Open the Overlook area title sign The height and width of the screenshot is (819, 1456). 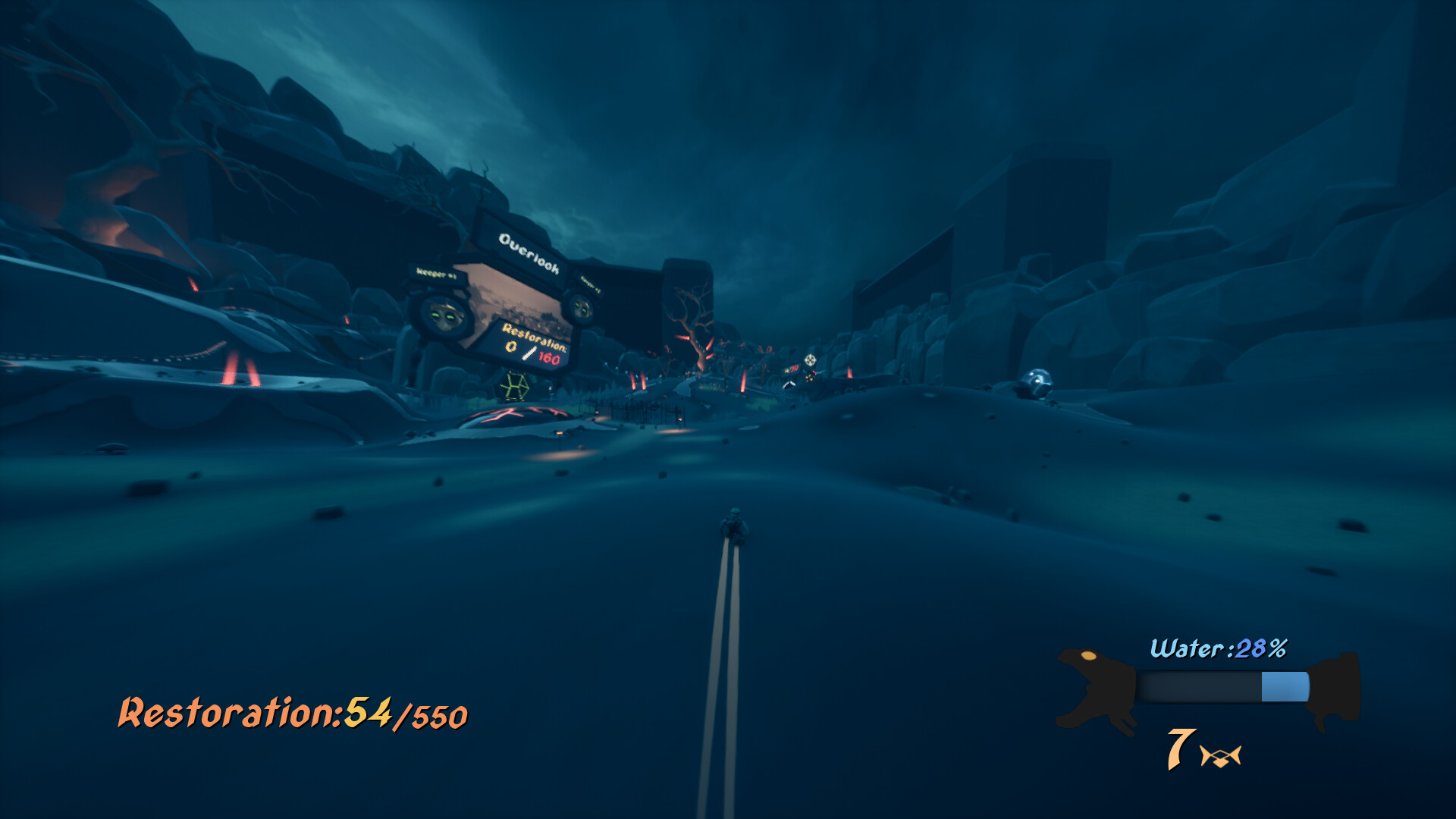coord(530,252)
